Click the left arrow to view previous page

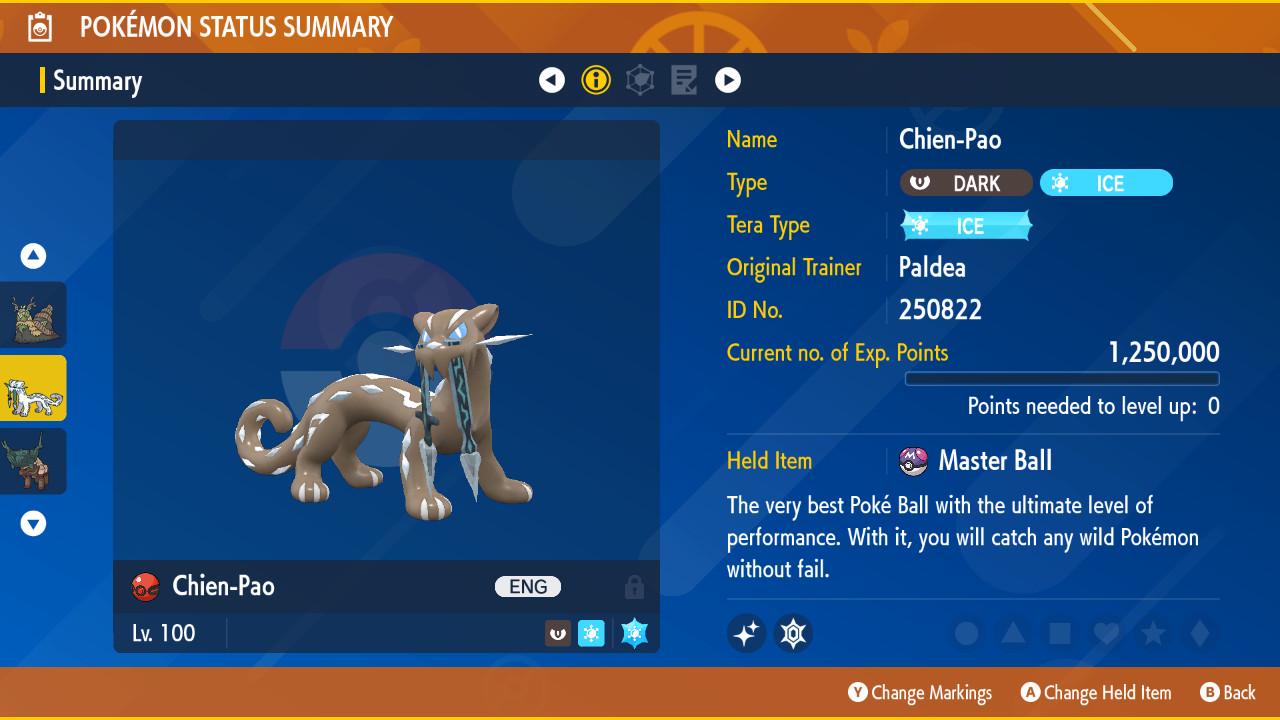552,80
